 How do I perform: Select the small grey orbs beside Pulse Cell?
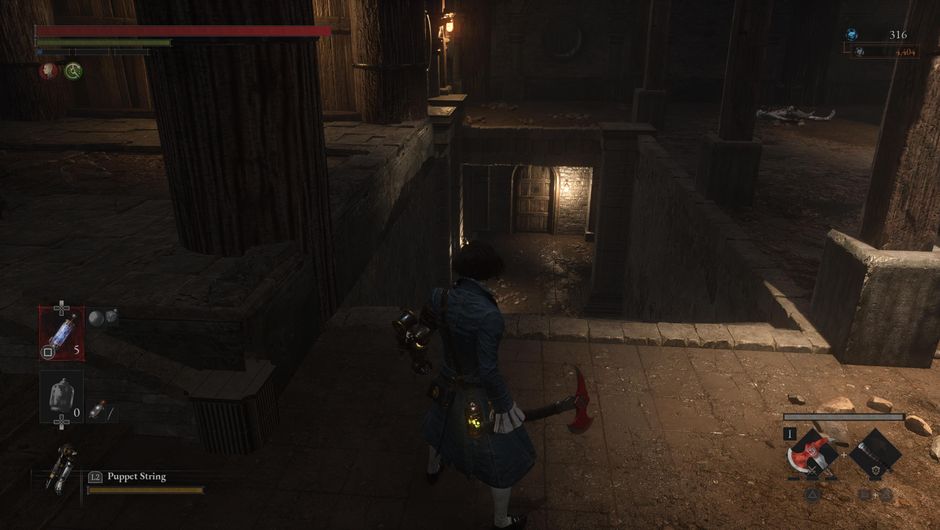tap(103, 318)
